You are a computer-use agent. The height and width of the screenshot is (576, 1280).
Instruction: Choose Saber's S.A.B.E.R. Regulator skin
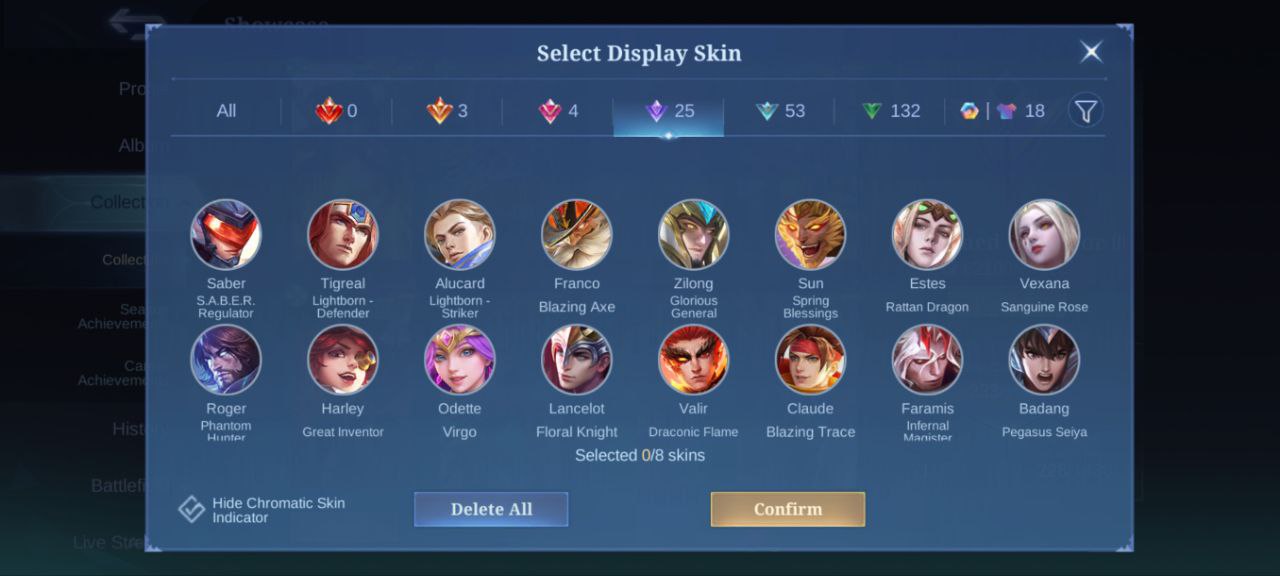click(x=226, y=235)
